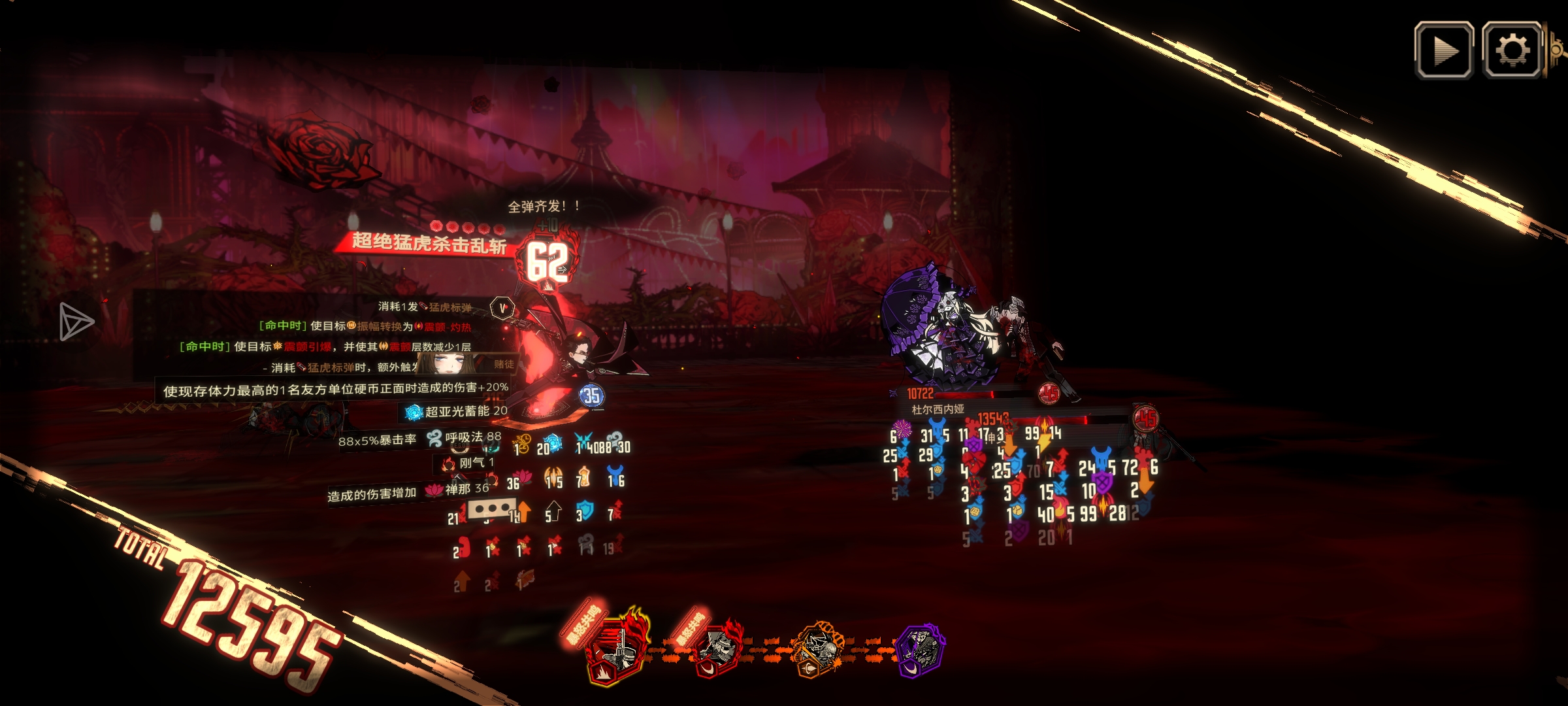The height and width of the screenshot is (706, 1568).
Task: Click the hexagon V badge beside skill text
Action: [x=502, y=308]
